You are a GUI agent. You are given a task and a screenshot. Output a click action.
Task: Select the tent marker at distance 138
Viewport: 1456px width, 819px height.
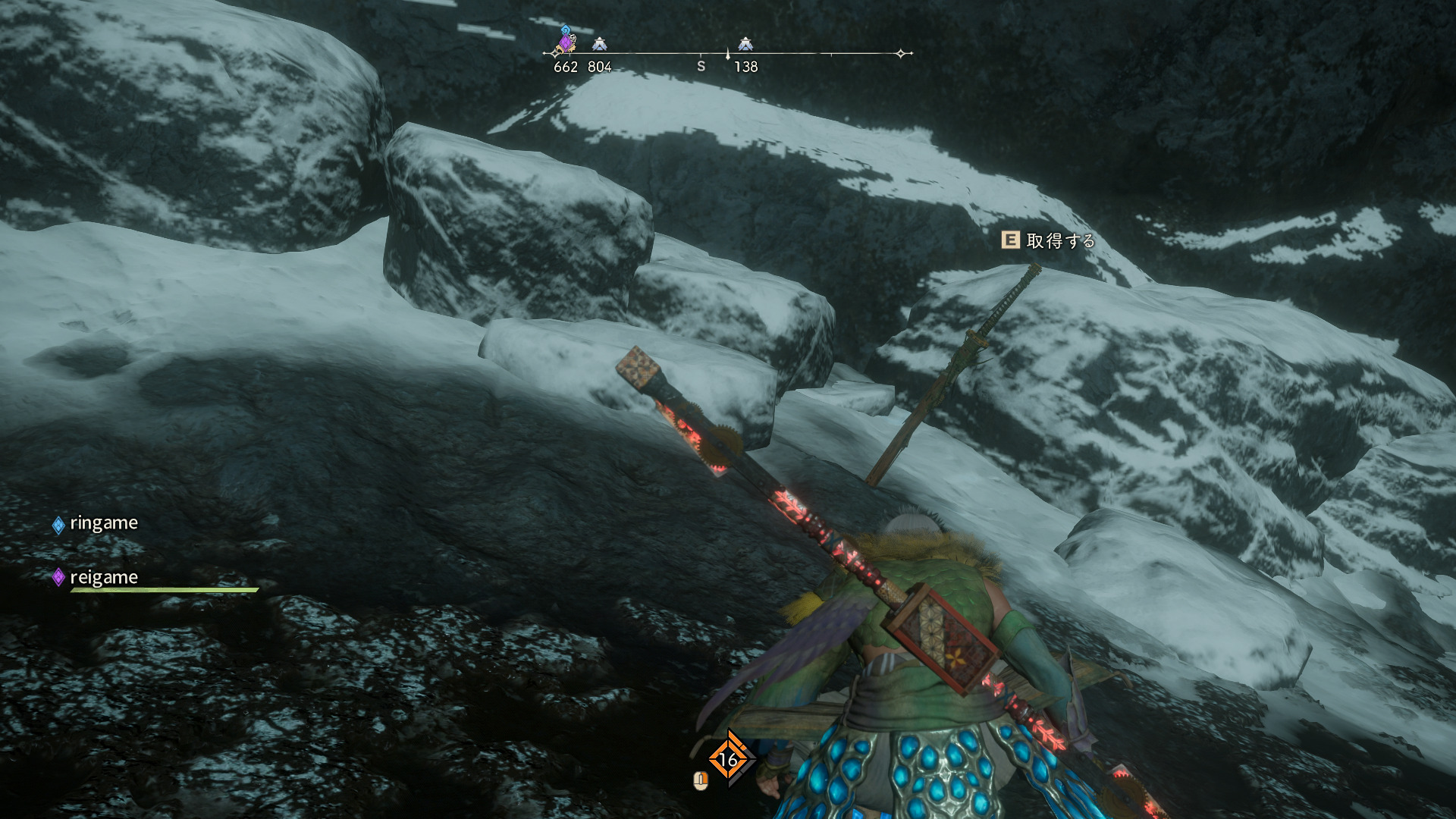click(x=745, y=44)
